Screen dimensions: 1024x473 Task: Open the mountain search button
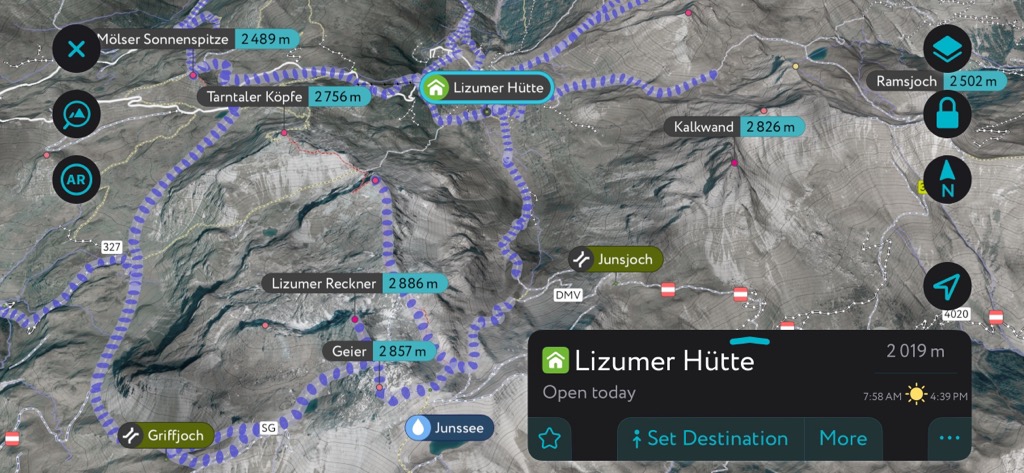pos(76,114)
